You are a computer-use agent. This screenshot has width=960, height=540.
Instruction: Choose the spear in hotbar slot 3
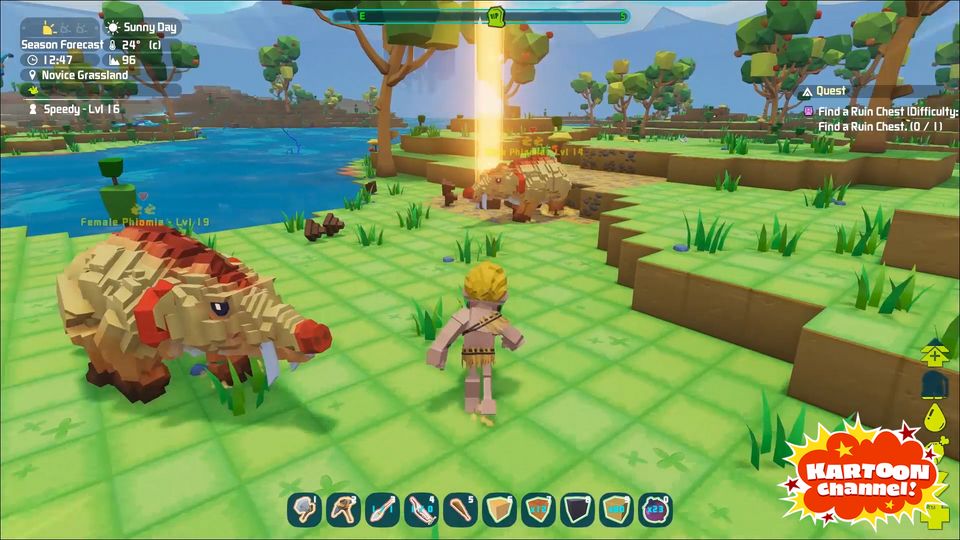point(382,509)
